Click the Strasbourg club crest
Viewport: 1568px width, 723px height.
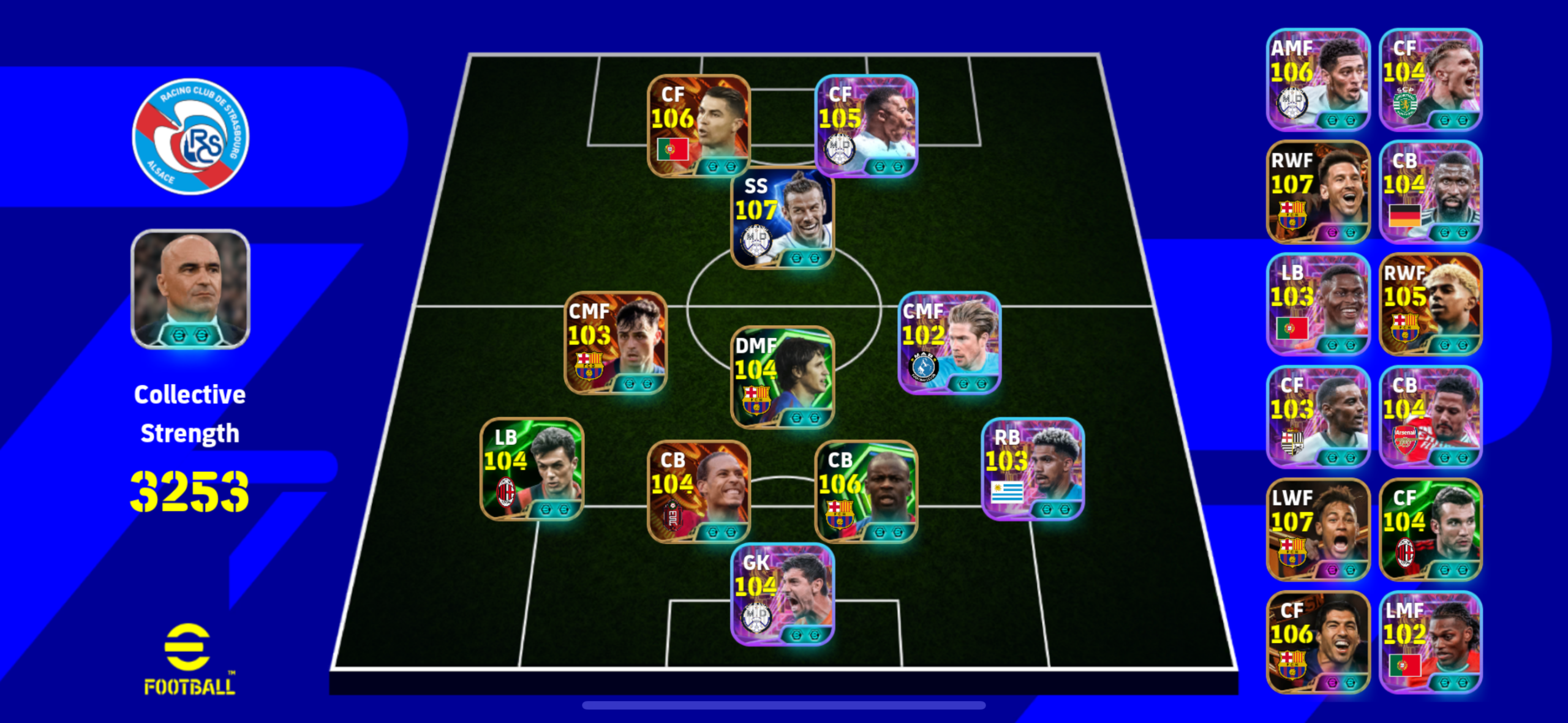coord(190,136)
